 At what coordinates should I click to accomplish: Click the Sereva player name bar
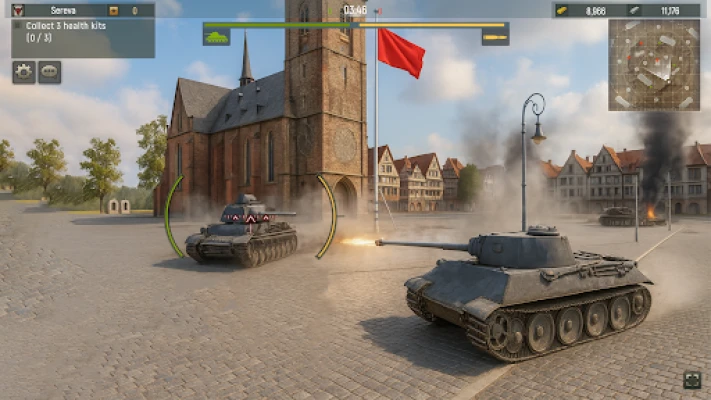64,10
